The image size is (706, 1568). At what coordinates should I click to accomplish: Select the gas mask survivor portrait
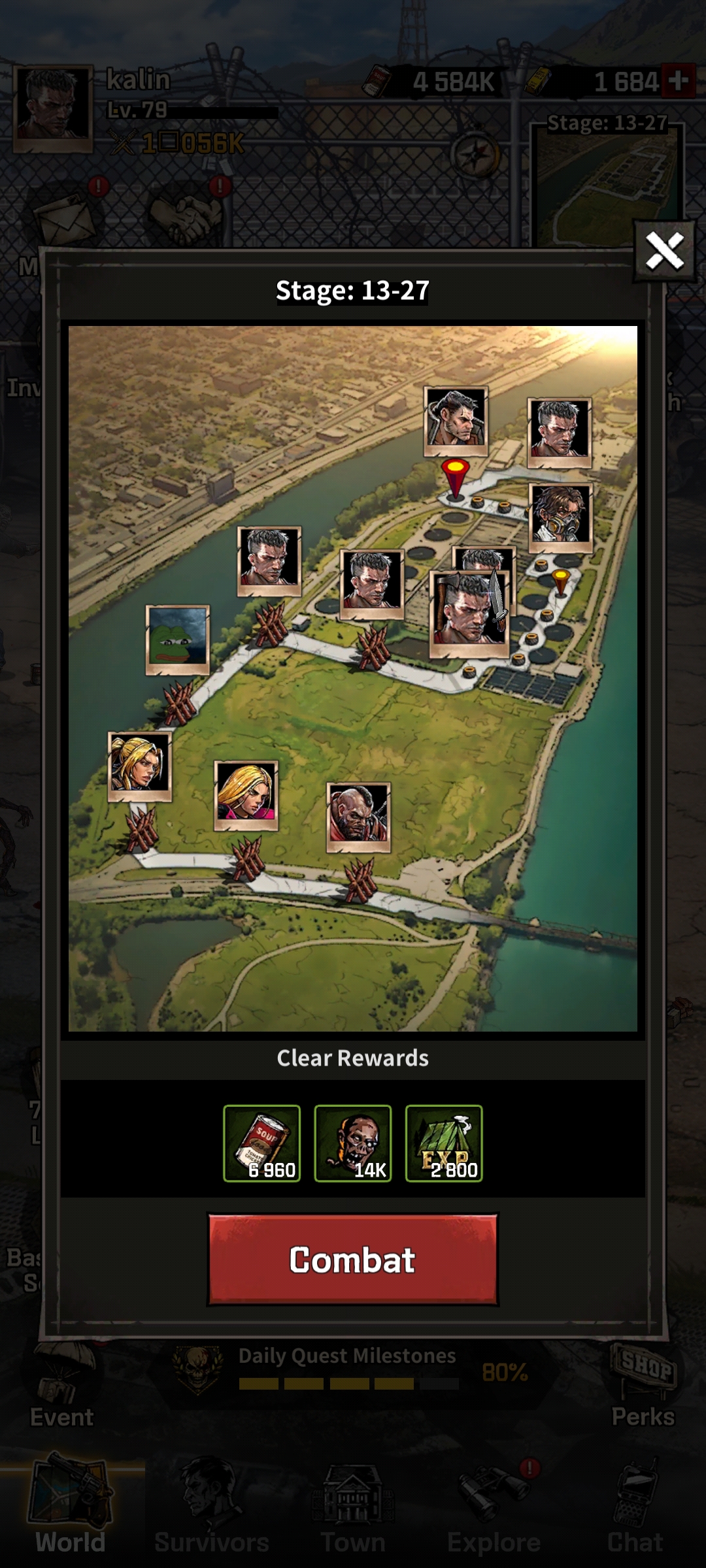pyautogui.click(x=560, y=516)
